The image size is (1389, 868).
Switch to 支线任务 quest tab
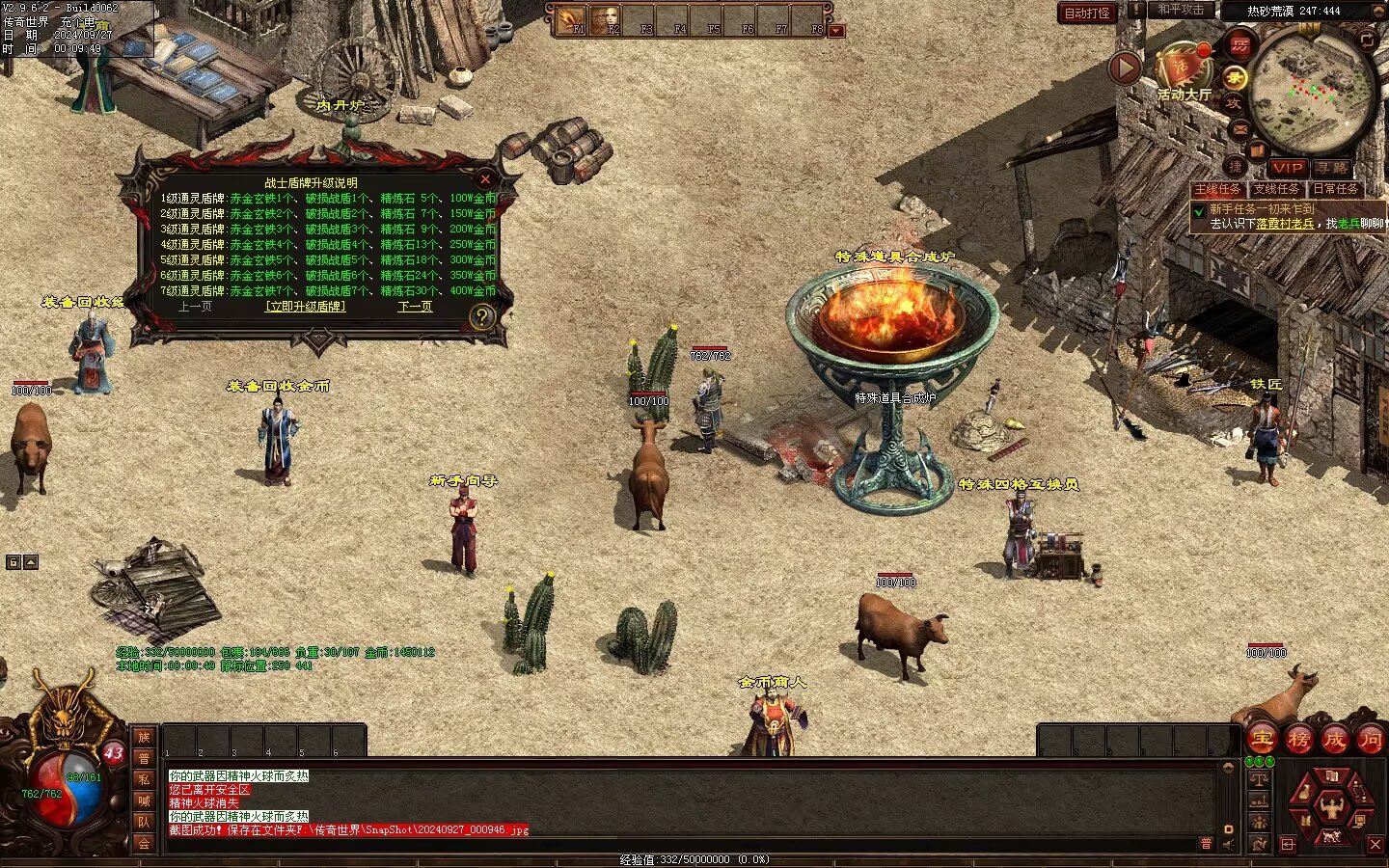(1276, 190)
